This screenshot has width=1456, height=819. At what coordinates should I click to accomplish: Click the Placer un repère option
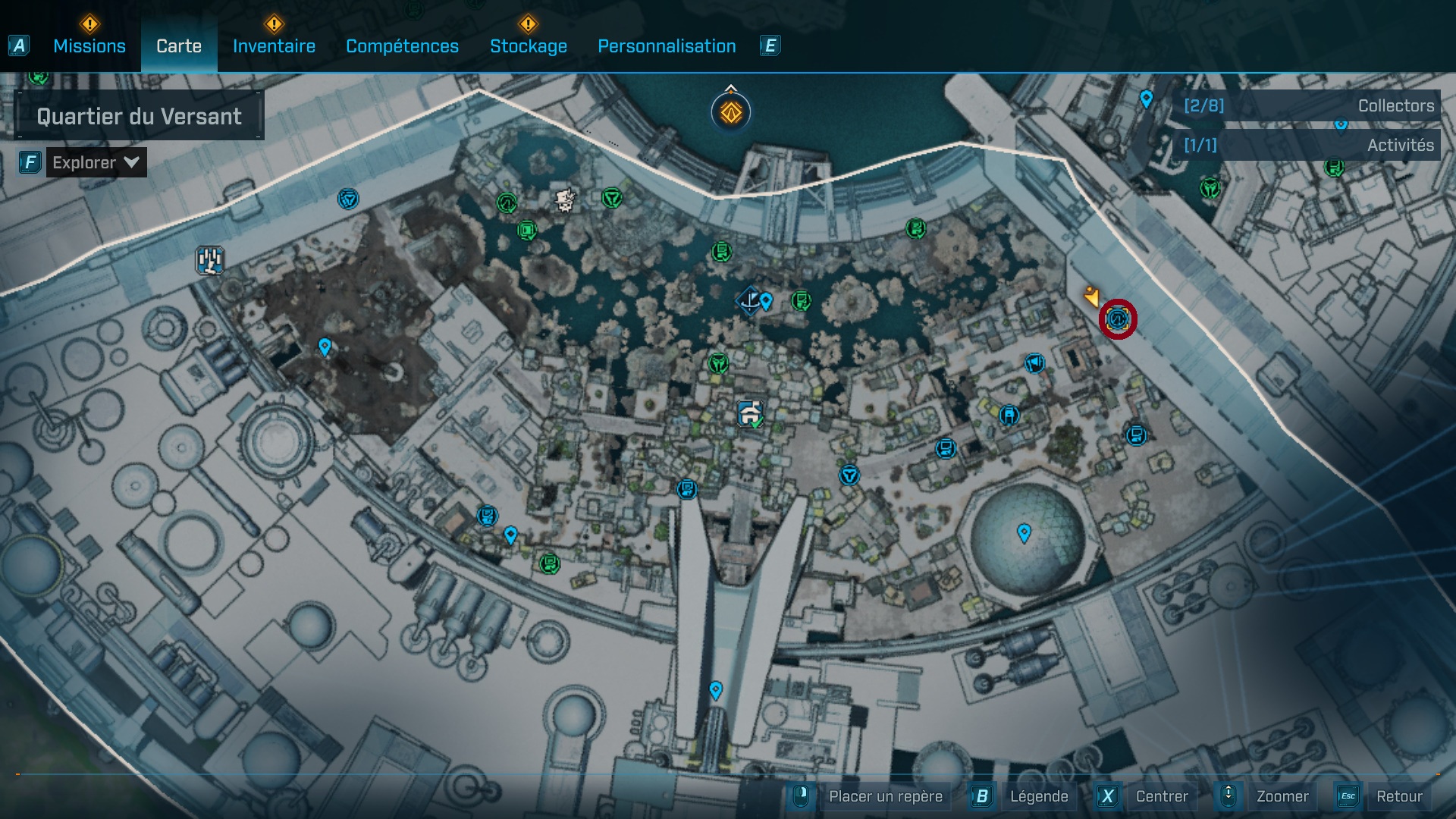(885, 796)
